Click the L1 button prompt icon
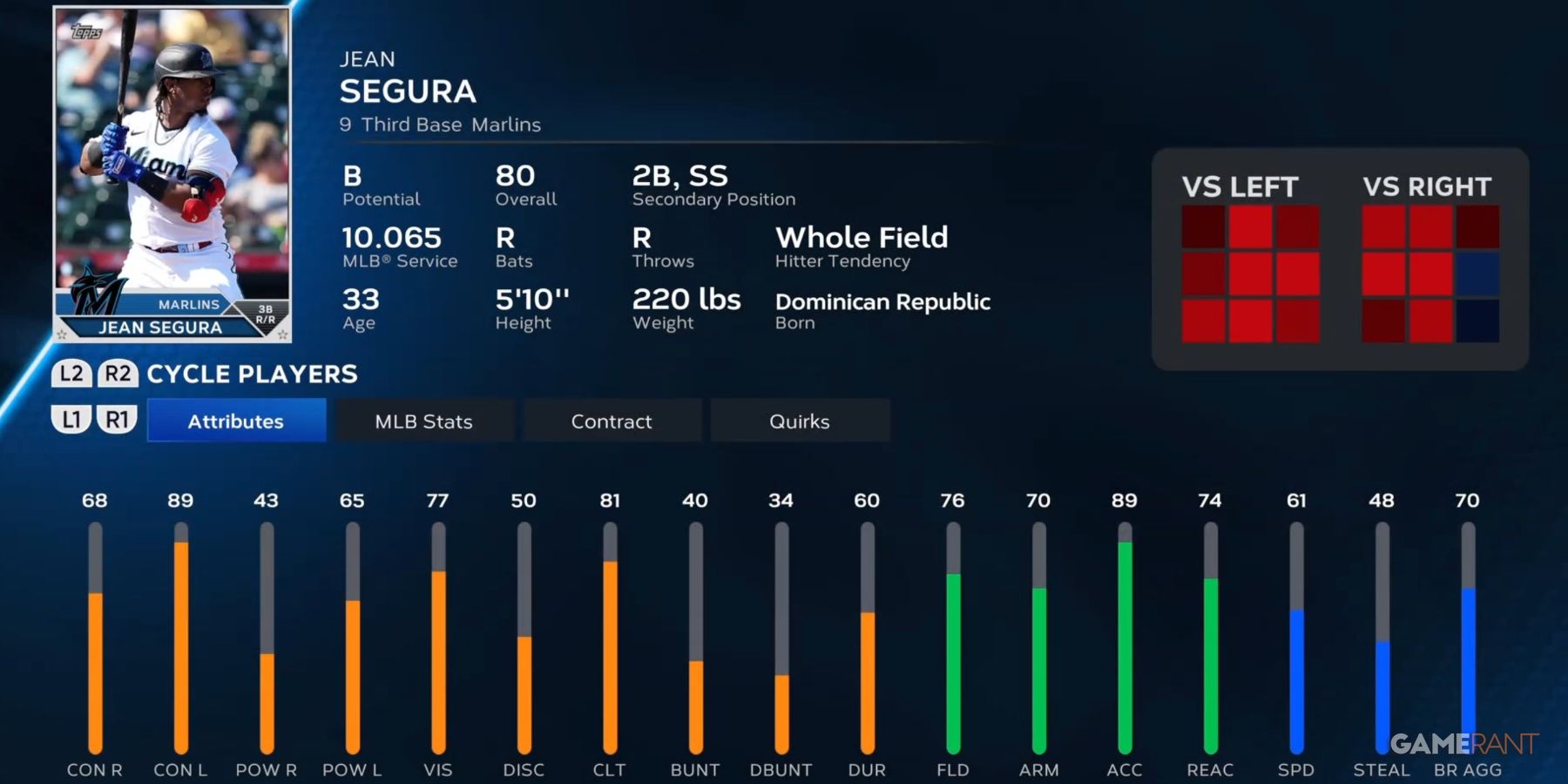Viewport: 1568px width, 784px height. click(x=73, y=419)
